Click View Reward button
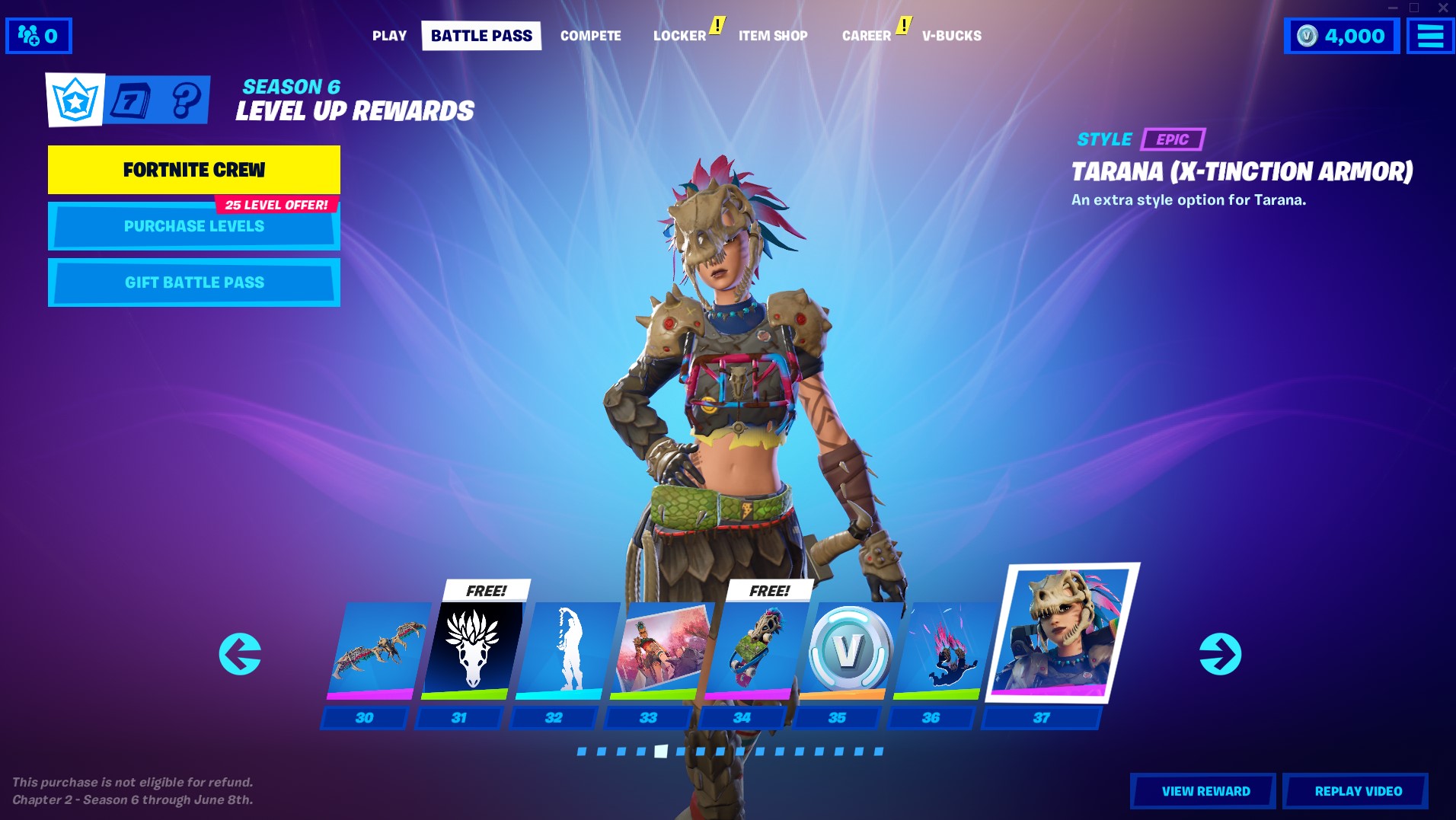The height and width of the screenshot is (820, 1456). point(1205,791)
